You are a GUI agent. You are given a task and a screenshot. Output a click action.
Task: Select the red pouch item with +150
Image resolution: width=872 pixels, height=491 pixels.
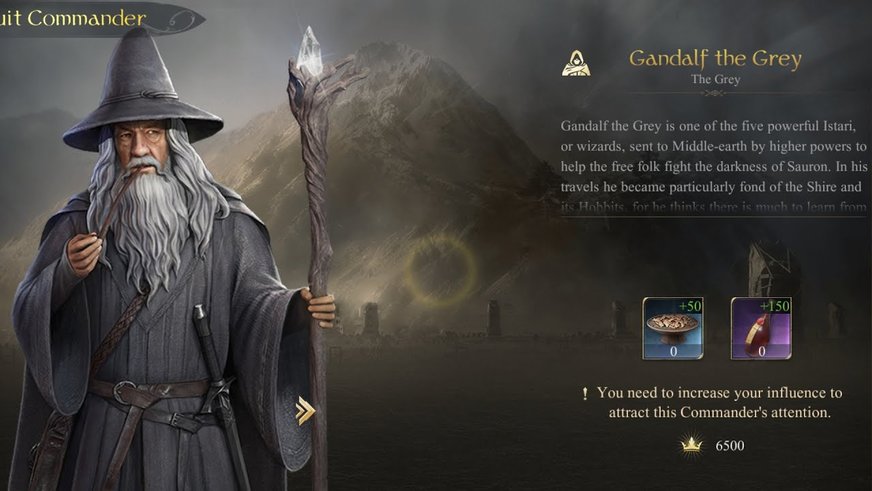[x=761, y=328]
